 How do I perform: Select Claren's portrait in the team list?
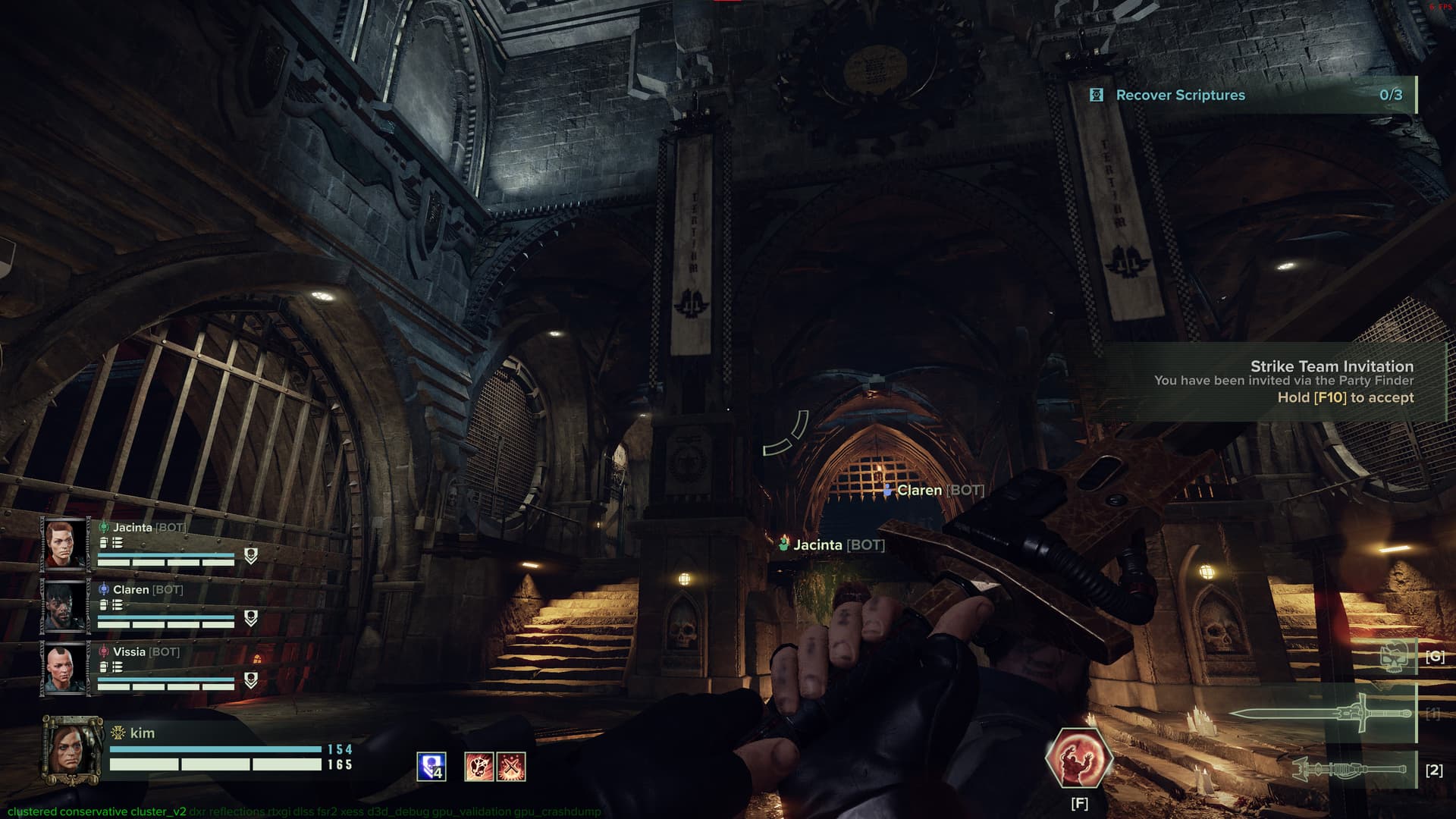tap(64, 606)
